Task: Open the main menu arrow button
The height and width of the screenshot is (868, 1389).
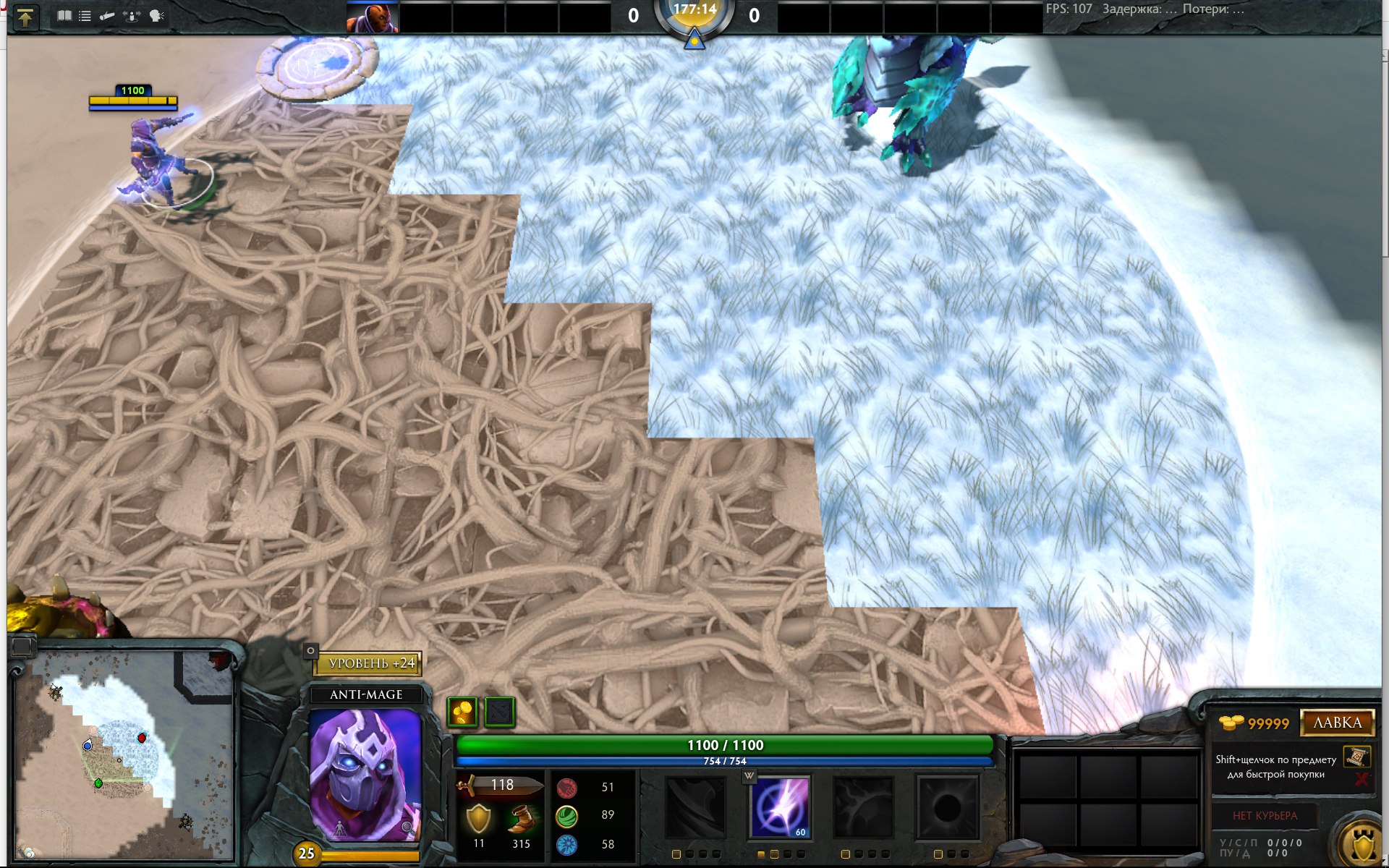Action: (x=25, y=17)
